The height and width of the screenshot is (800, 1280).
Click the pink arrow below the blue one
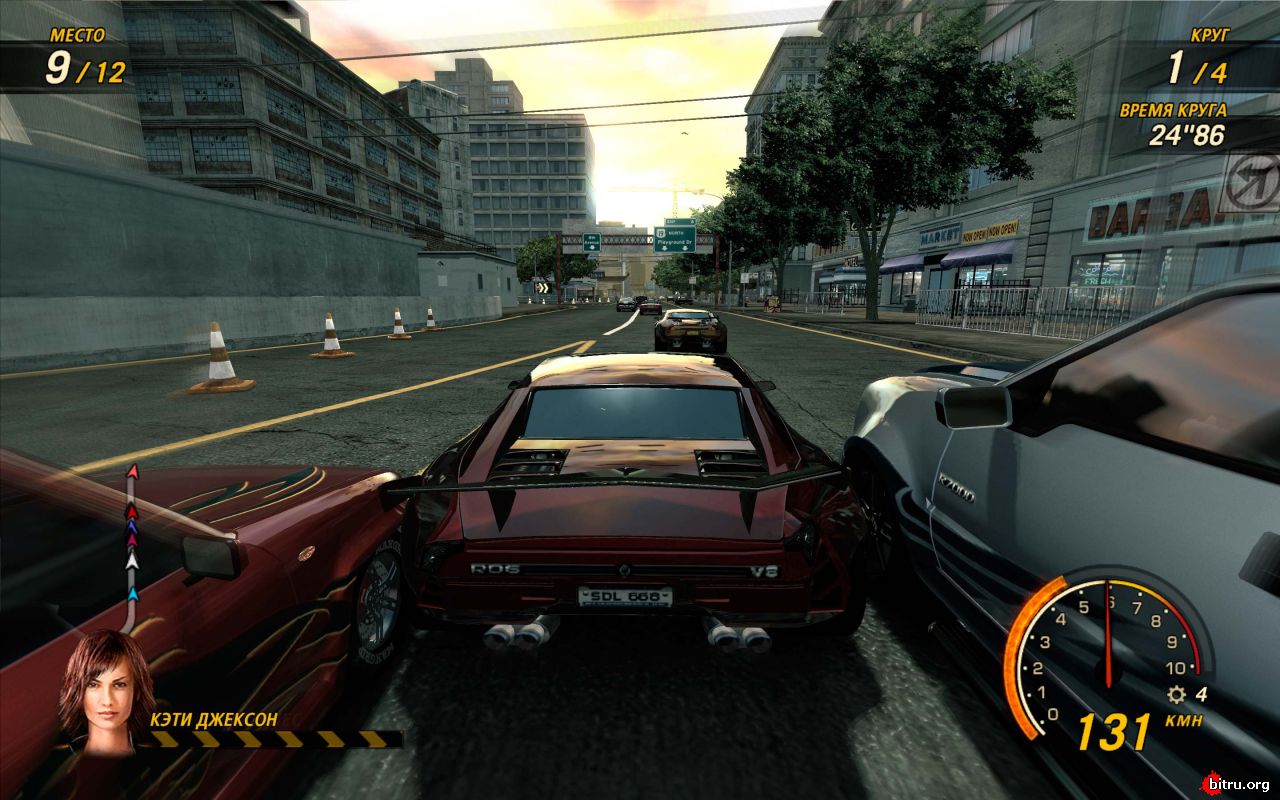point(131,540)
